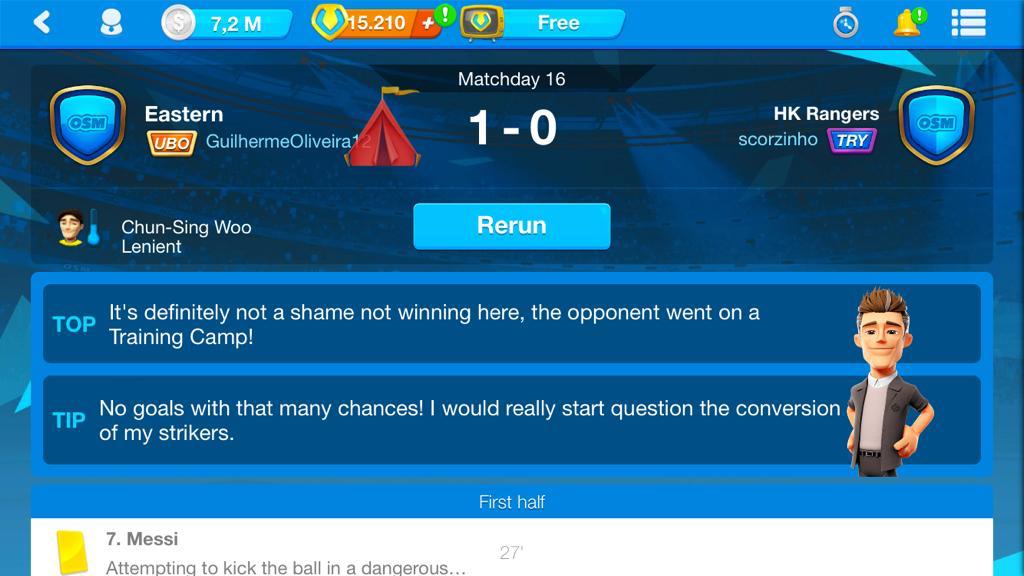Rerun the match
Screen dimensions: 1024x576
(x=511, y=226)
